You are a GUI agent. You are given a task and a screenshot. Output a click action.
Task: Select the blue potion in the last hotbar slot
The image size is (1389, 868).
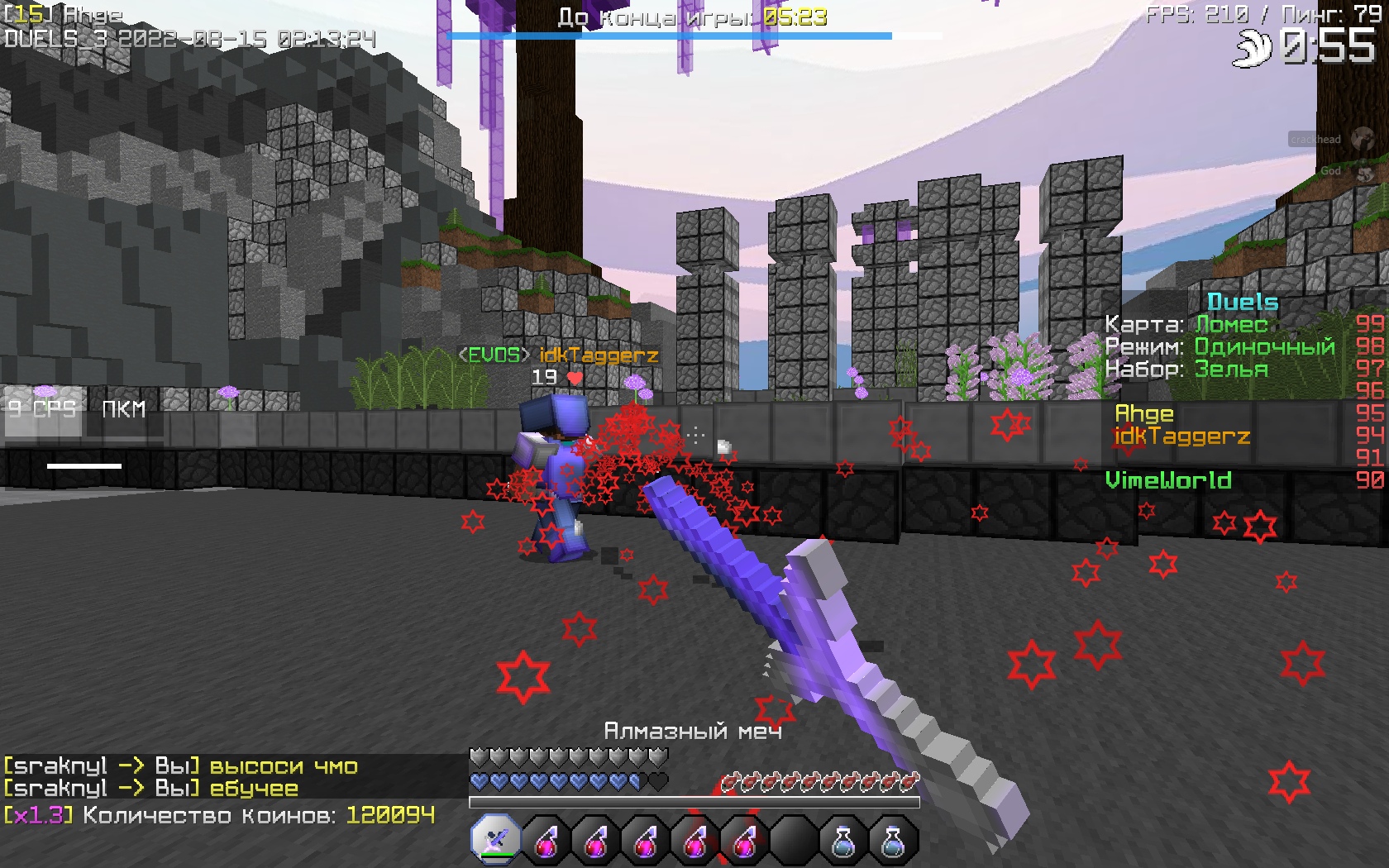tap(893, 841)
